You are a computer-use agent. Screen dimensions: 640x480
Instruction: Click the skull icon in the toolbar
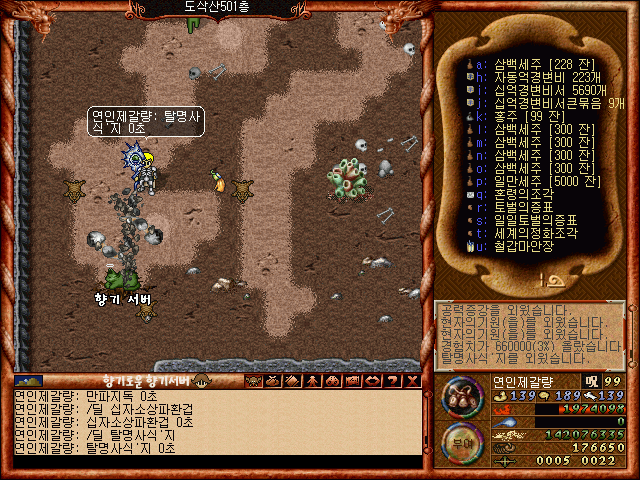(x=253, y=381)
